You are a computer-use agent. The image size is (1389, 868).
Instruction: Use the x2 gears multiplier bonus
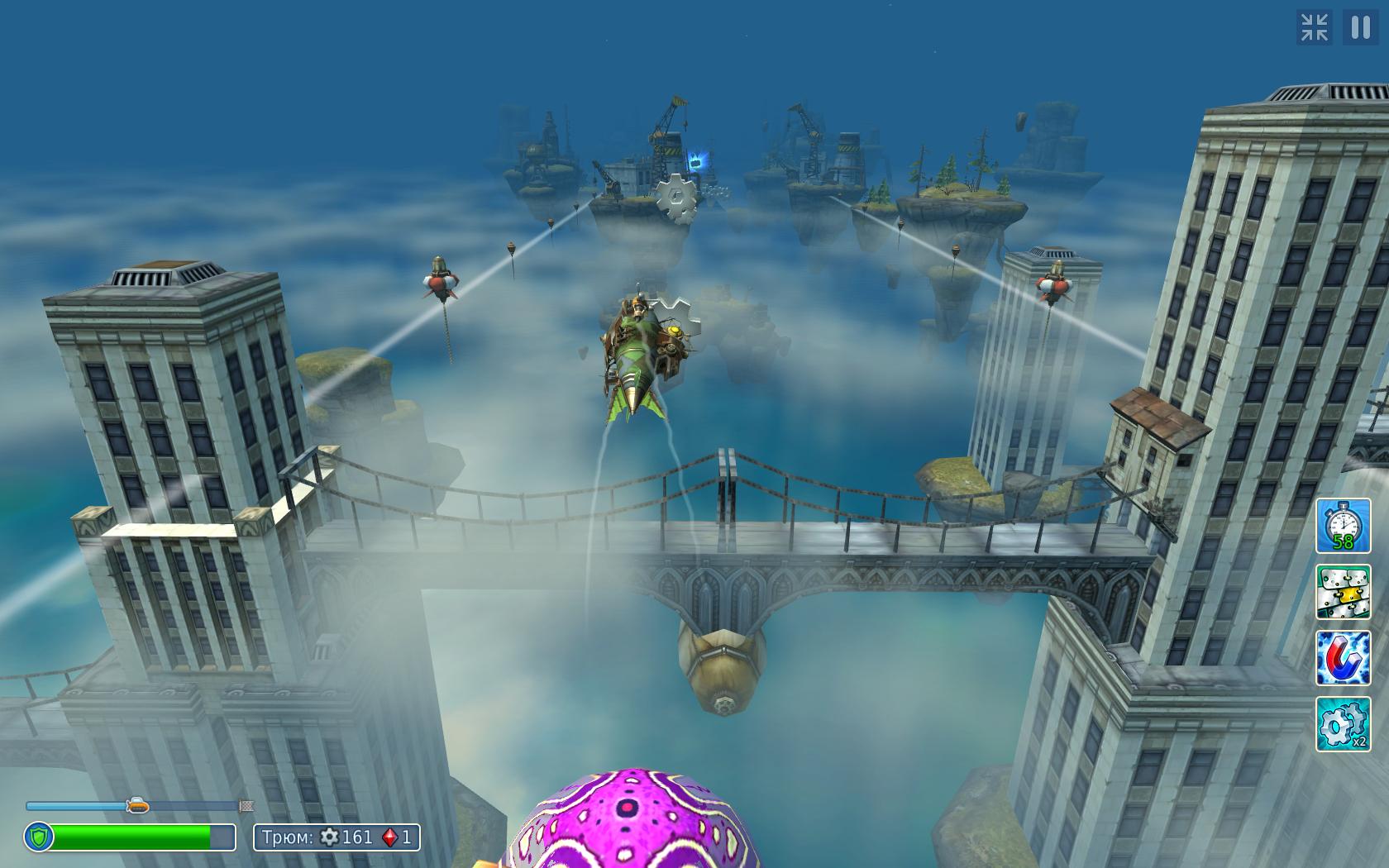pyautogui.click(x=1343, y=724)
